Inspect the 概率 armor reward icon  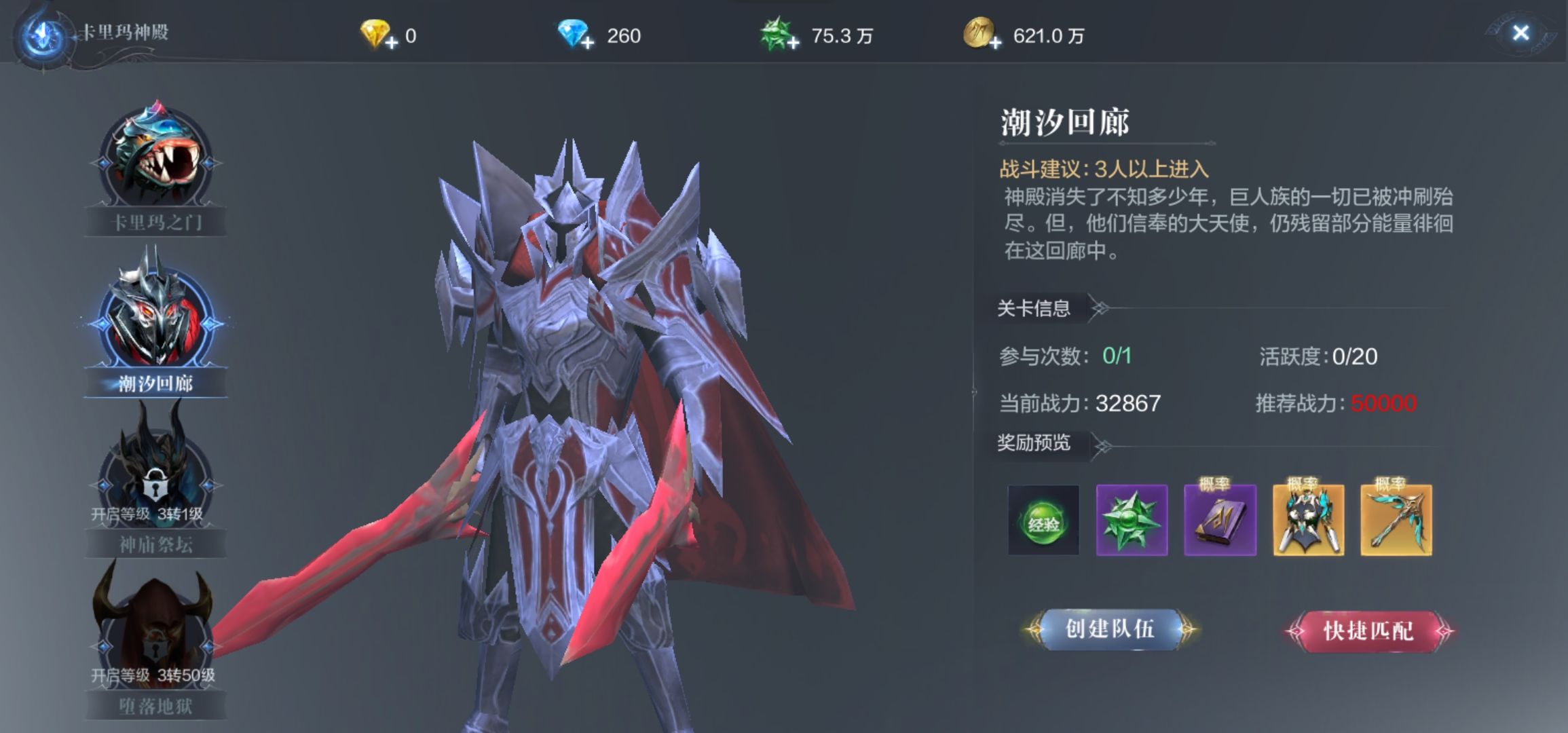[1308, 520]
